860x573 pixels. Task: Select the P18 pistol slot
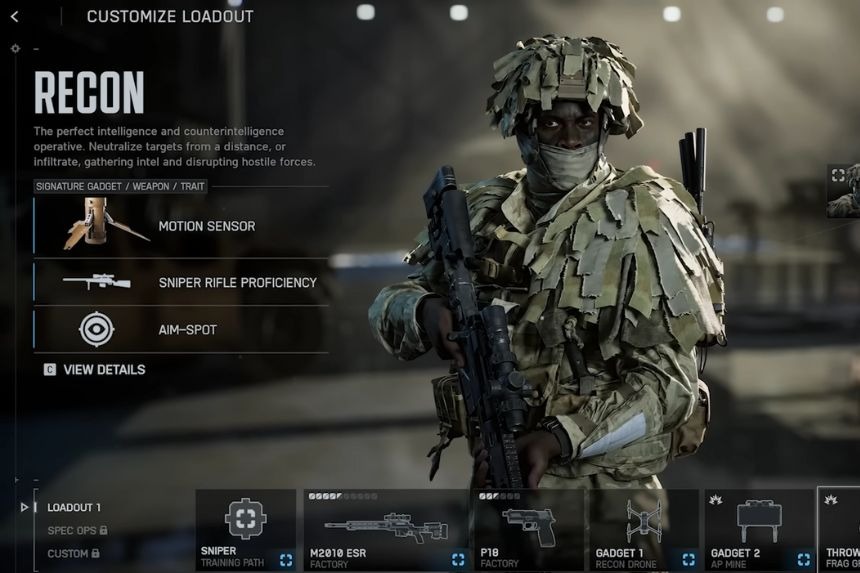click(528, 530)
